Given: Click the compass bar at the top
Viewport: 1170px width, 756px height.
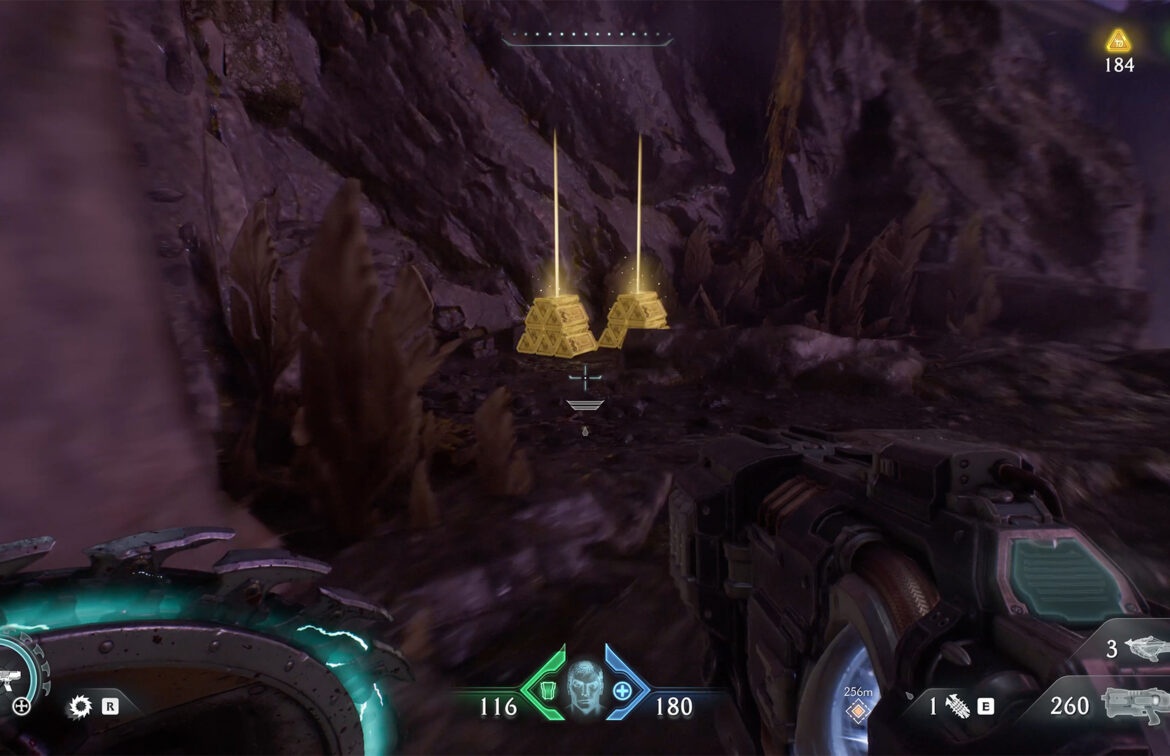Looking at the screenshot, I should 587,41.
